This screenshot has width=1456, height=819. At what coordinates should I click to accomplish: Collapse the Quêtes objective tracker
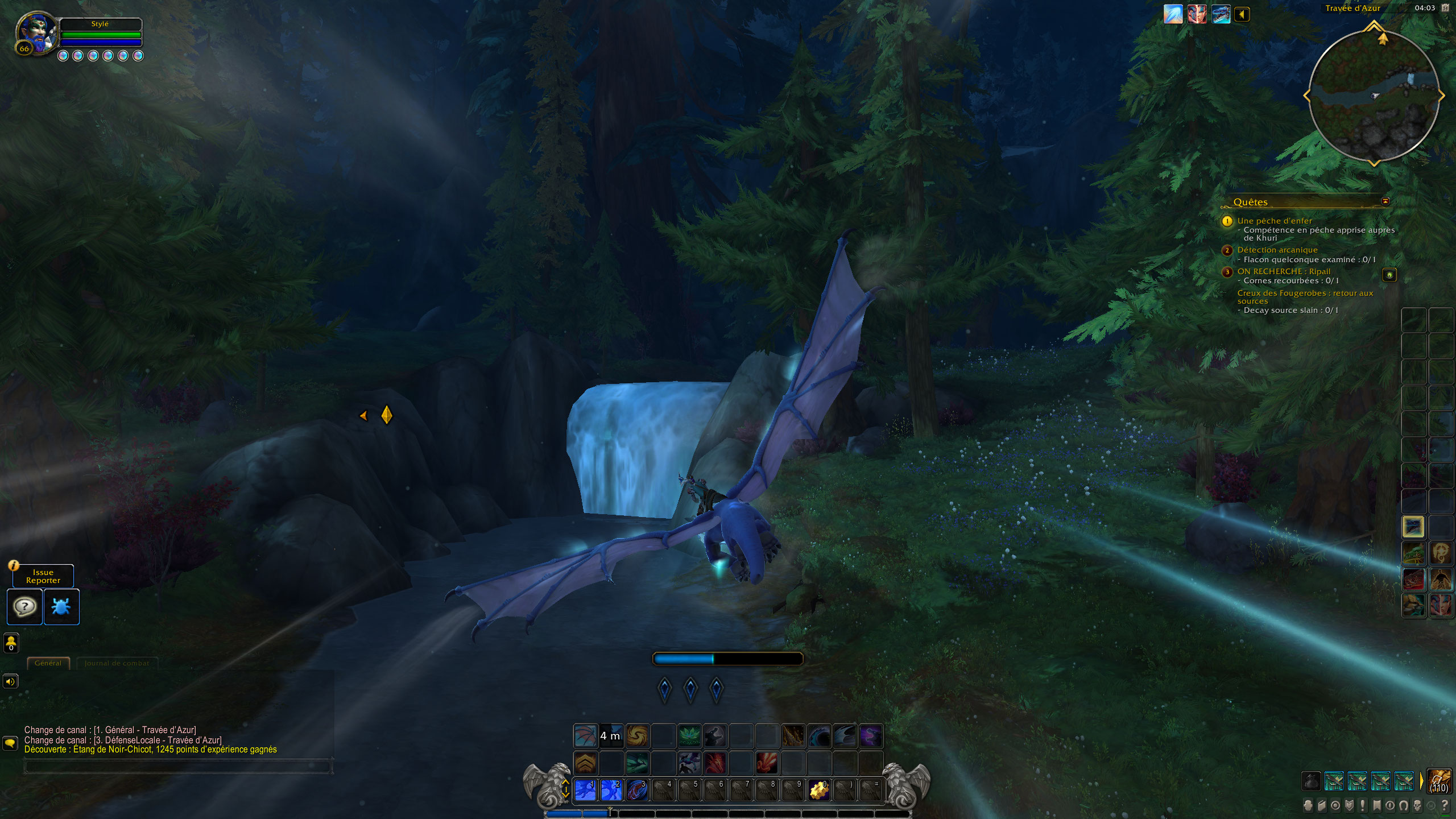[1385, 201]
